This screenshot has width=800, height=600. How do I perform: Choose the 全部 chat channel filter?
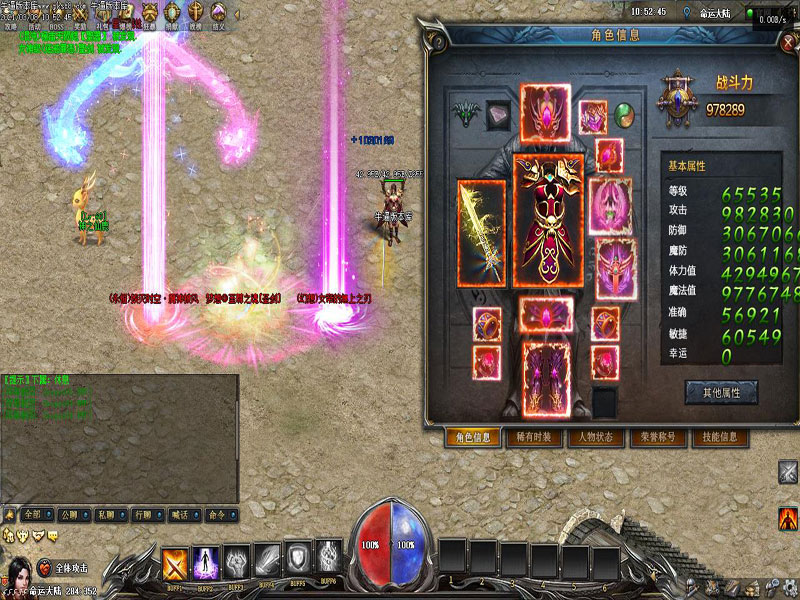(x=34, y=514)
